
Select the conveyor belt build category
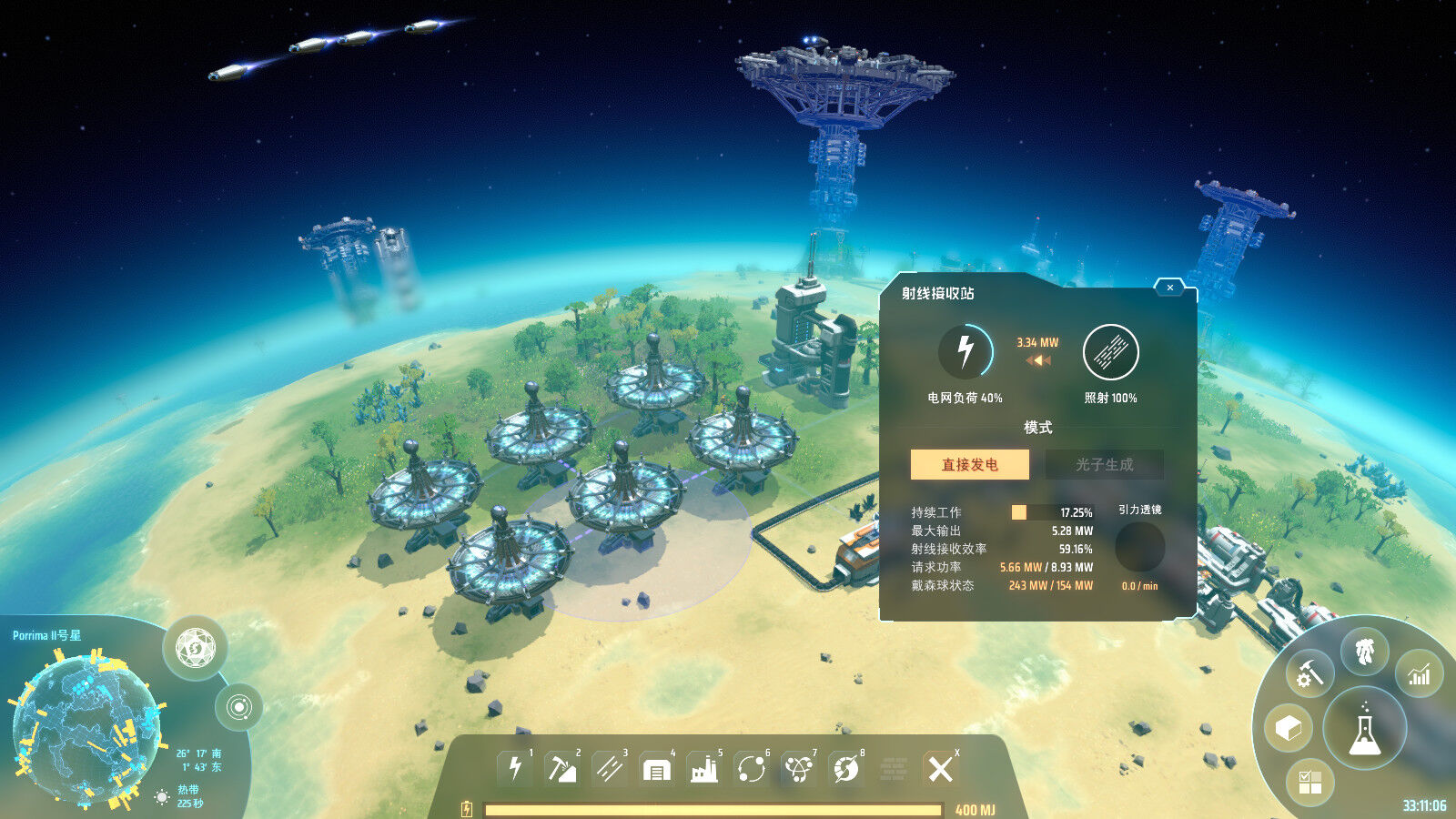click(x=609, y=769)
